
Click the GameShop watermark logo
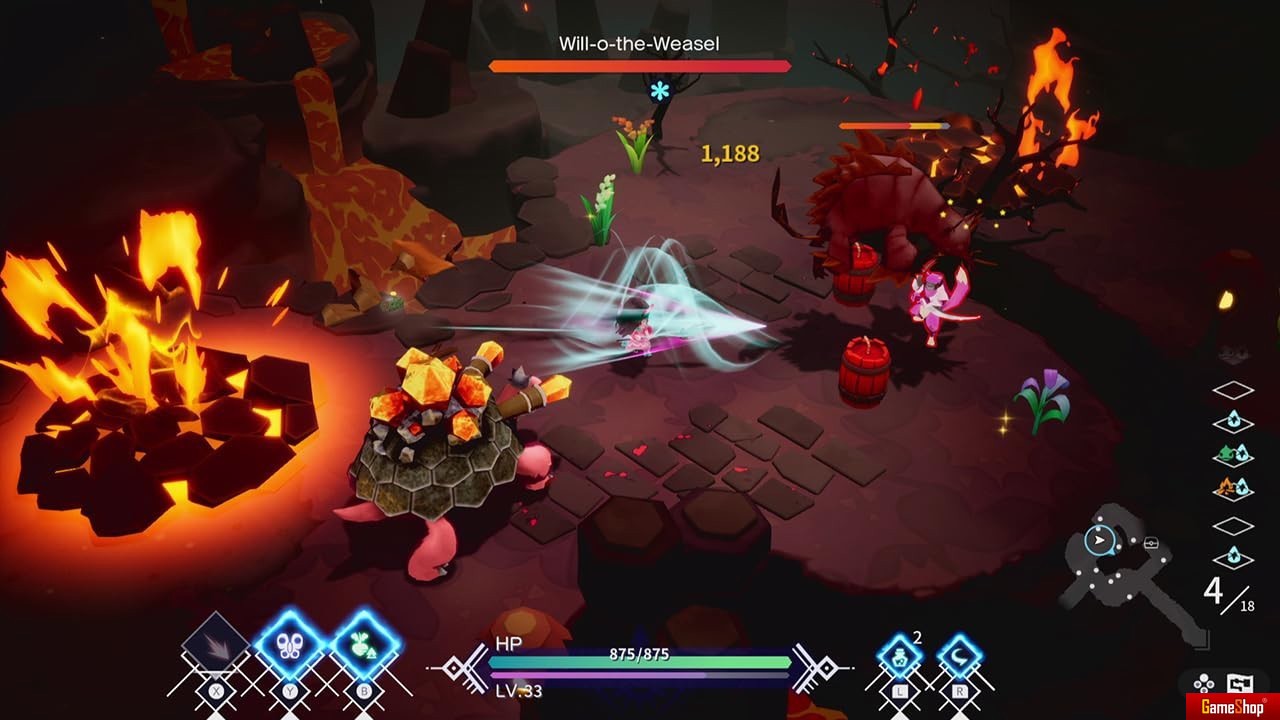[x=1232, y=706]
